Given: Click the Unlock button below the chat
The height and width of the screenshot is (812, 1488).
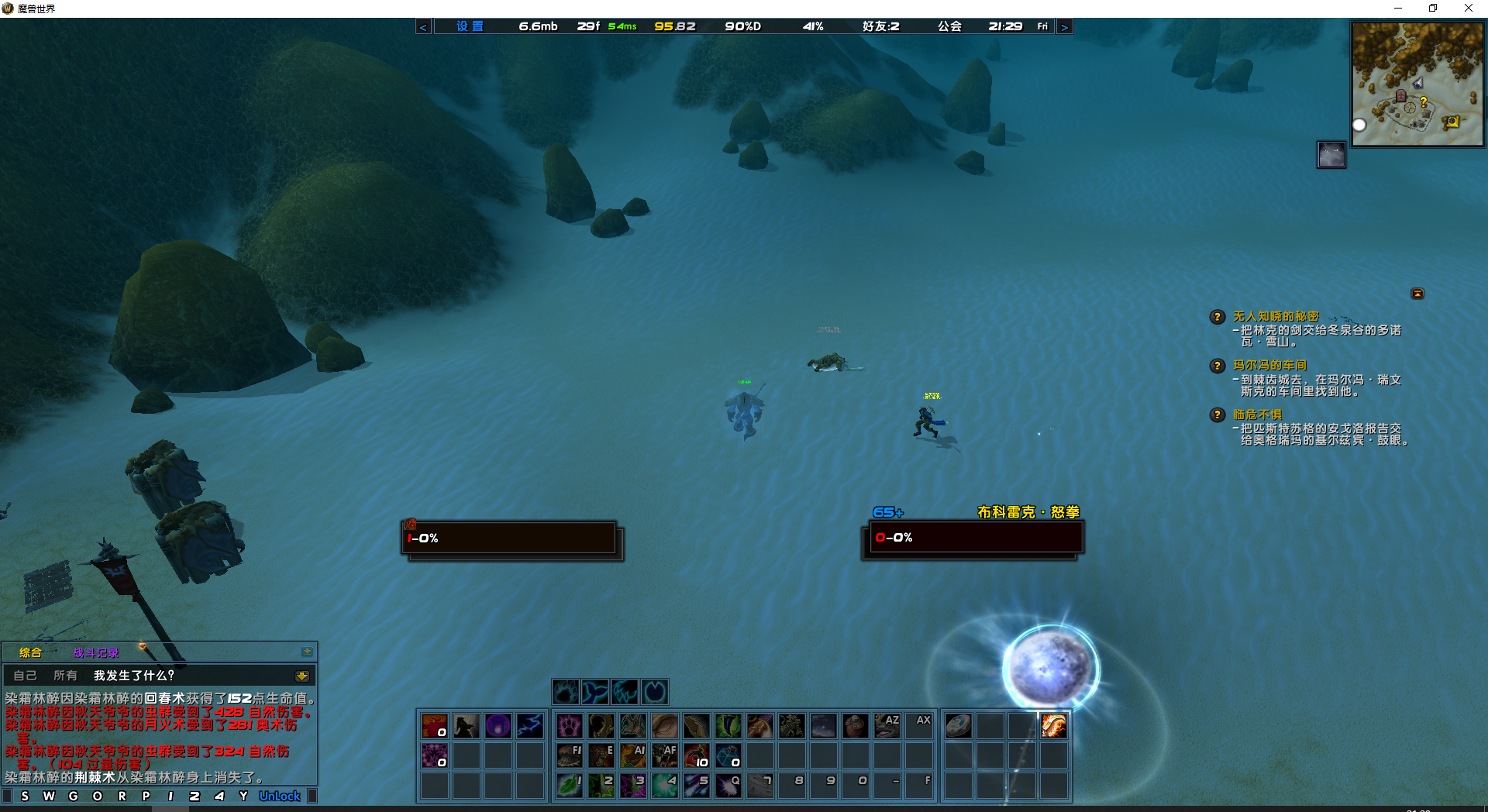Looking at the screenshot, I should click(279, 796).
